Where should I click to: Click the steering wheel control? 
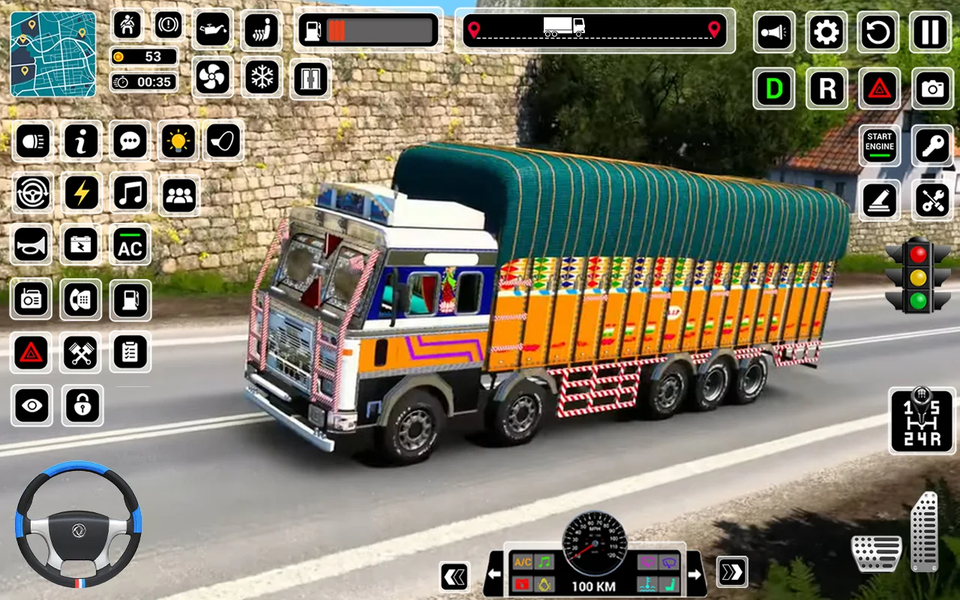point(78,523)
